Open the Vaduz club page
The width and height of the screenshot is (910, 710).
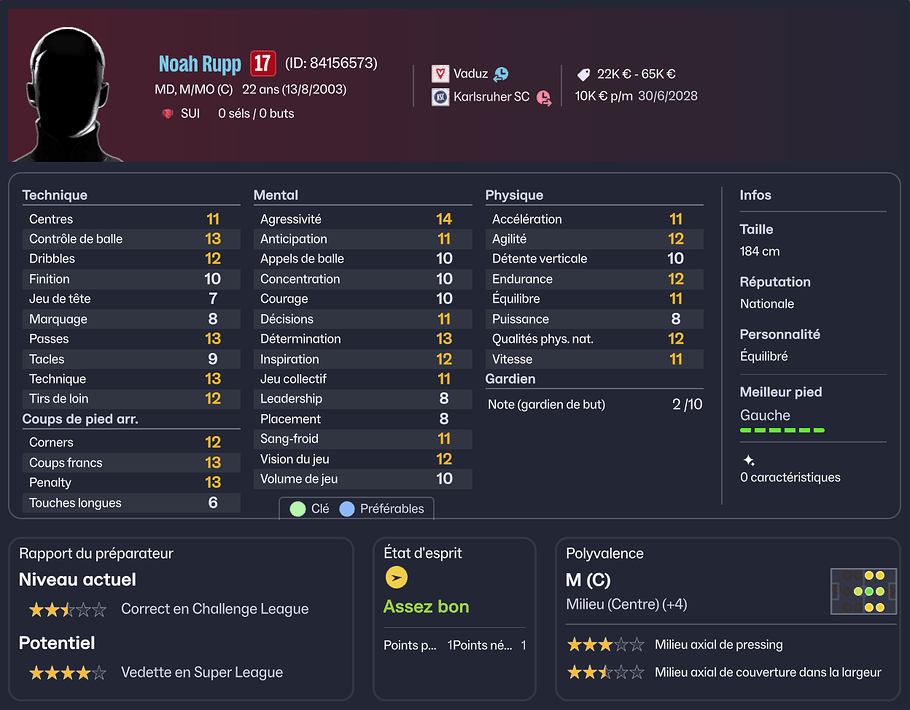tap(470, 74)
